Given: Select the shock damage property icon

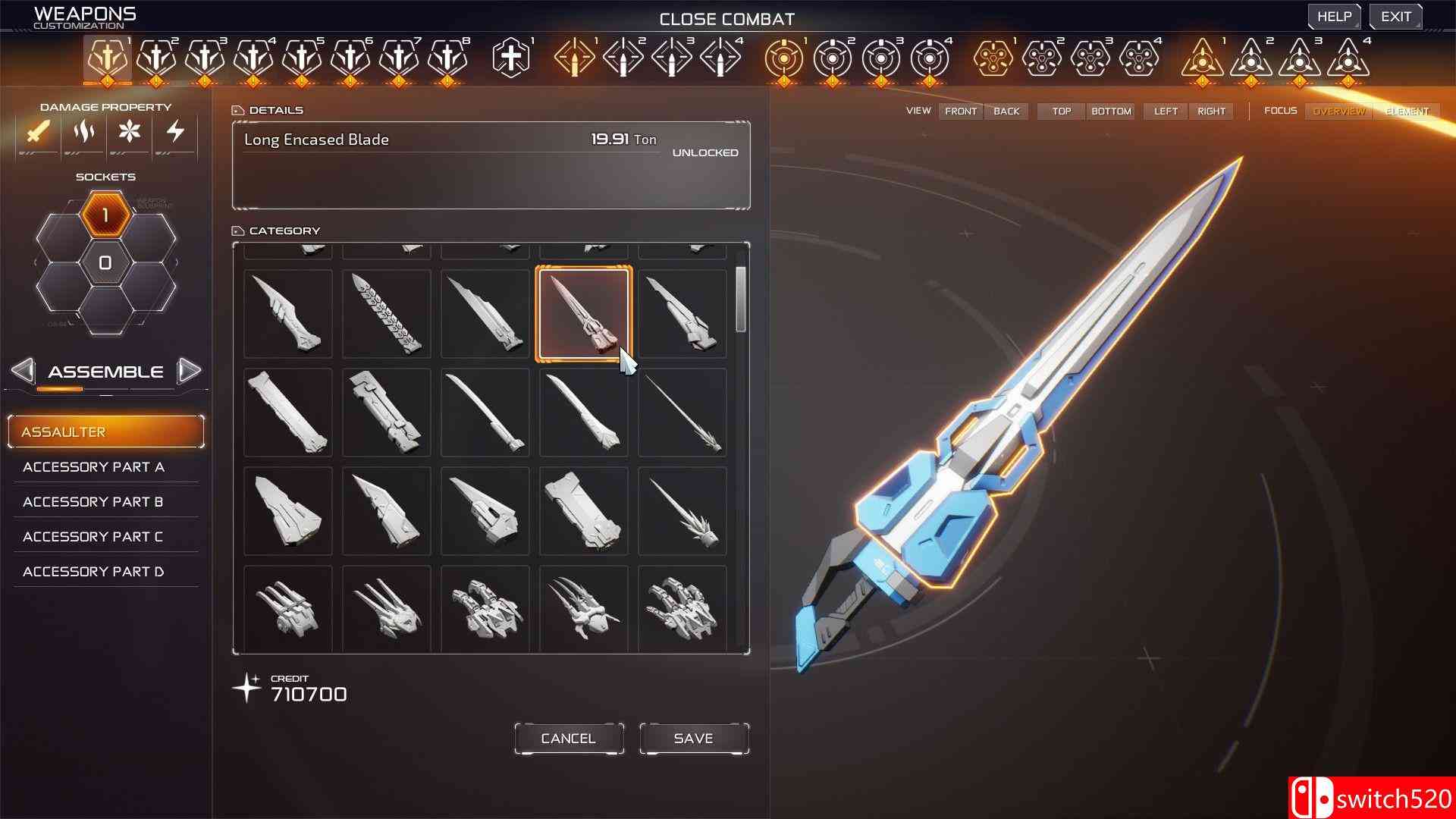Looking at the screenshot, I should coord(175,133).
